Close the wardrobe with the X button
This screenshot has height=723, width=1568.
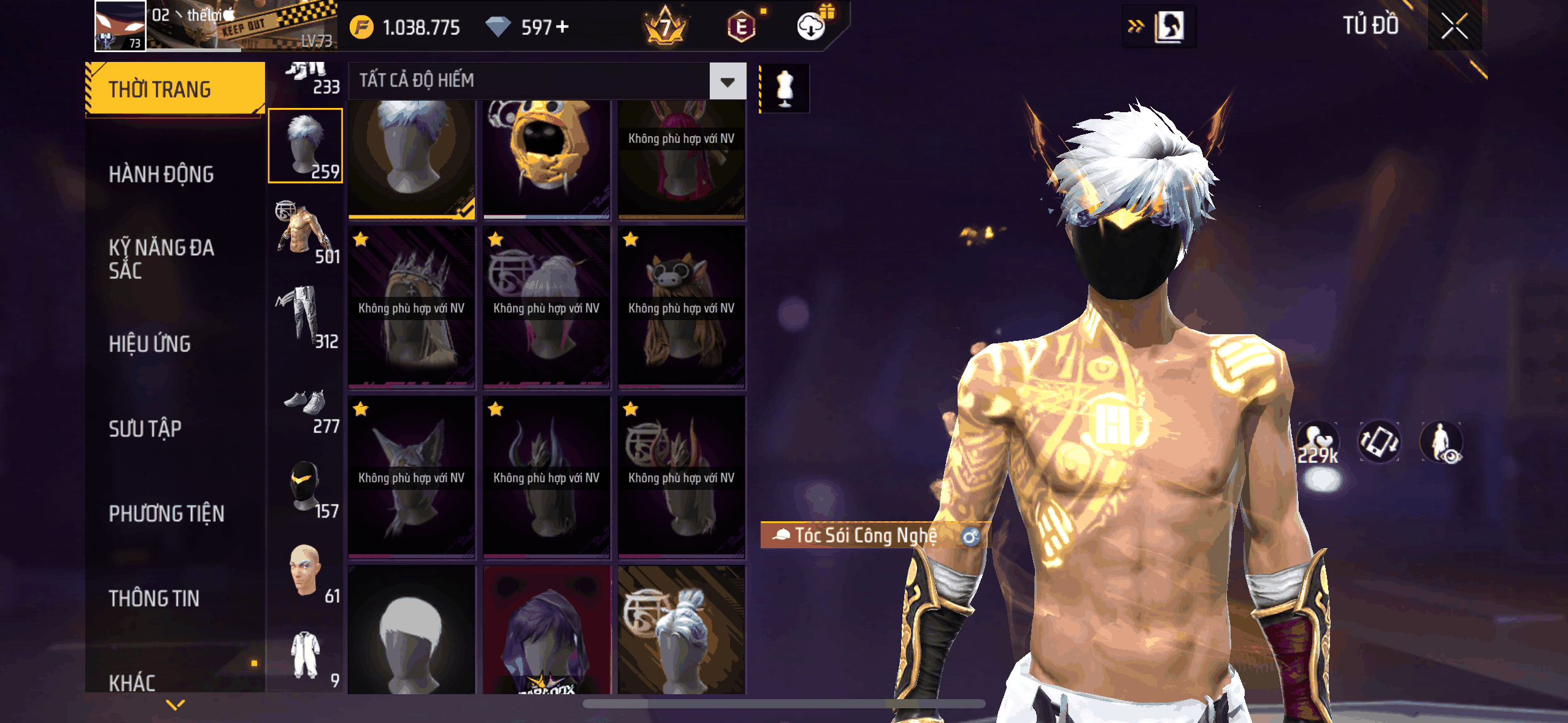tap(1454, 26)
